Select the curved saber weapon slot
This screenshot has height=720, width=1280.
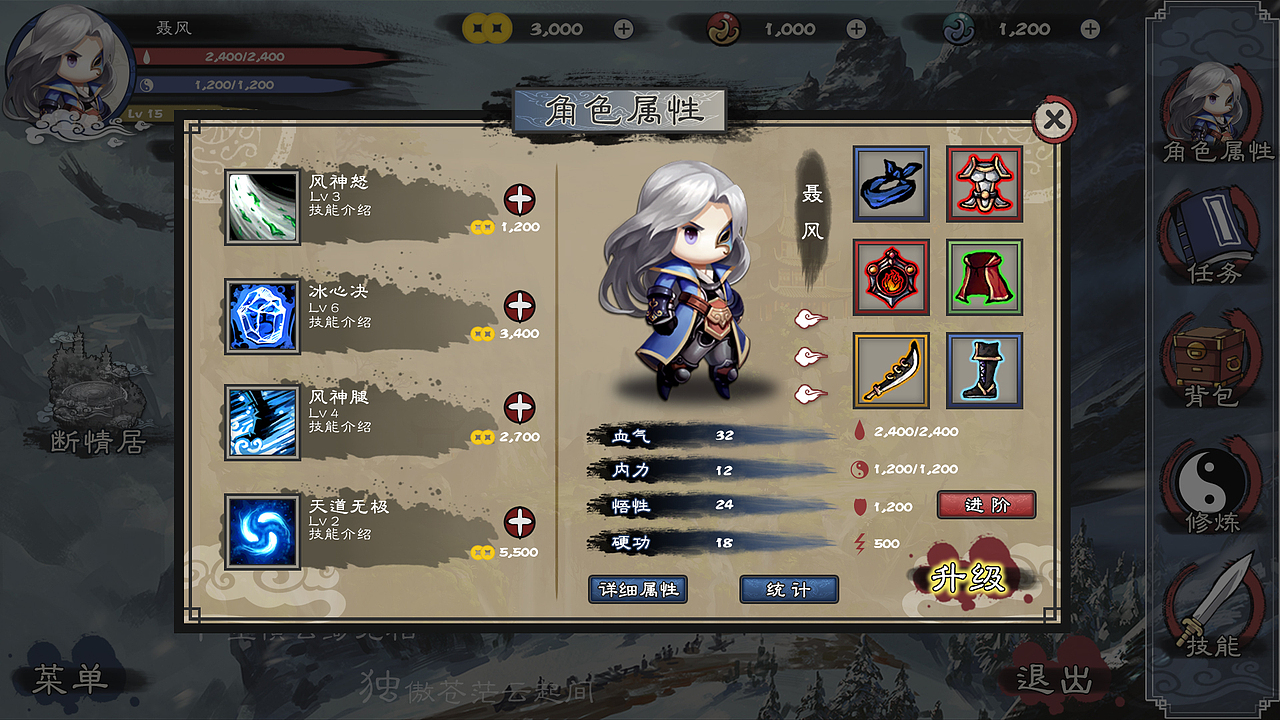pos(891,371)
